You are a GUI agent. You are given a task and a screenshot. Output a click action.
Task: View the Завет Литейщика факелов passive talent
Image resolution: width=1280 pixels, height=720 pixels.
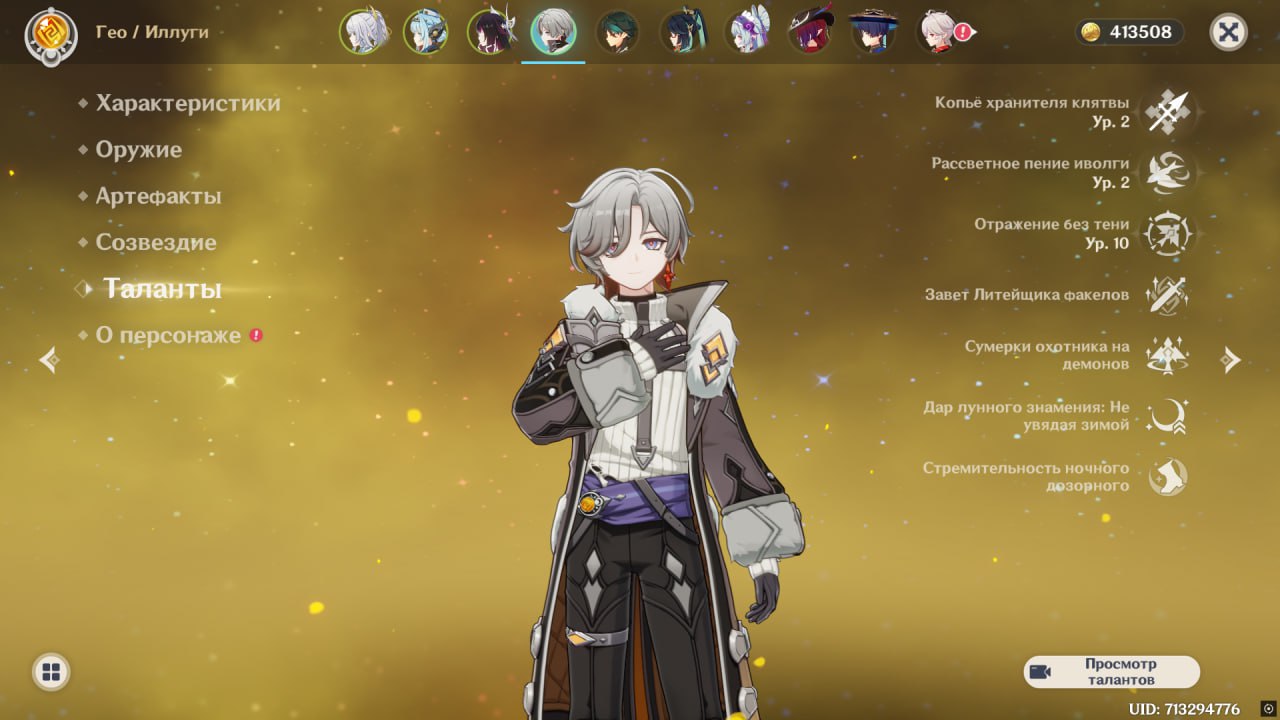pos(1167,295)
